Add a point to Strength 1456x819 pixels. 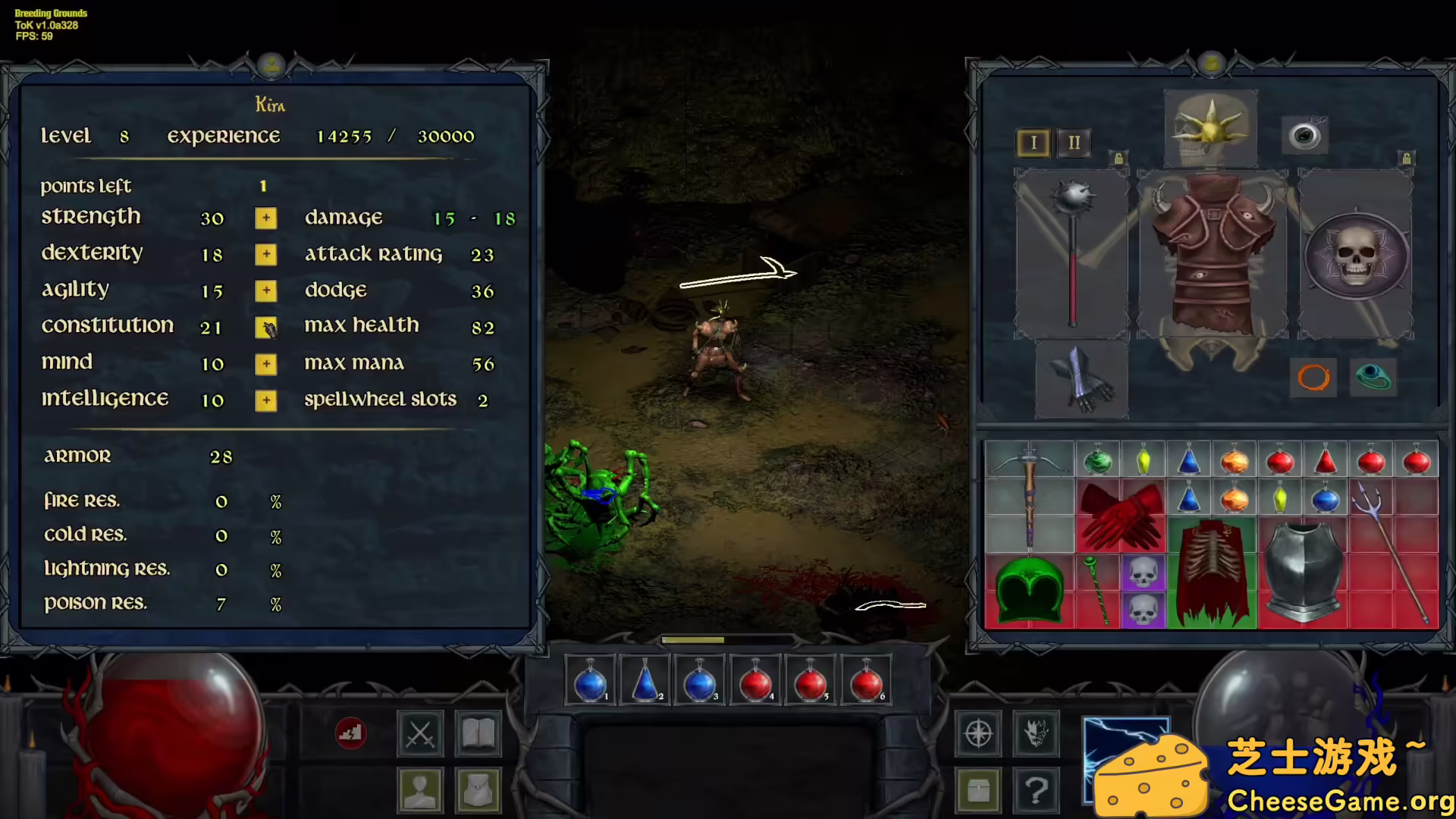(x=265, y=218)
